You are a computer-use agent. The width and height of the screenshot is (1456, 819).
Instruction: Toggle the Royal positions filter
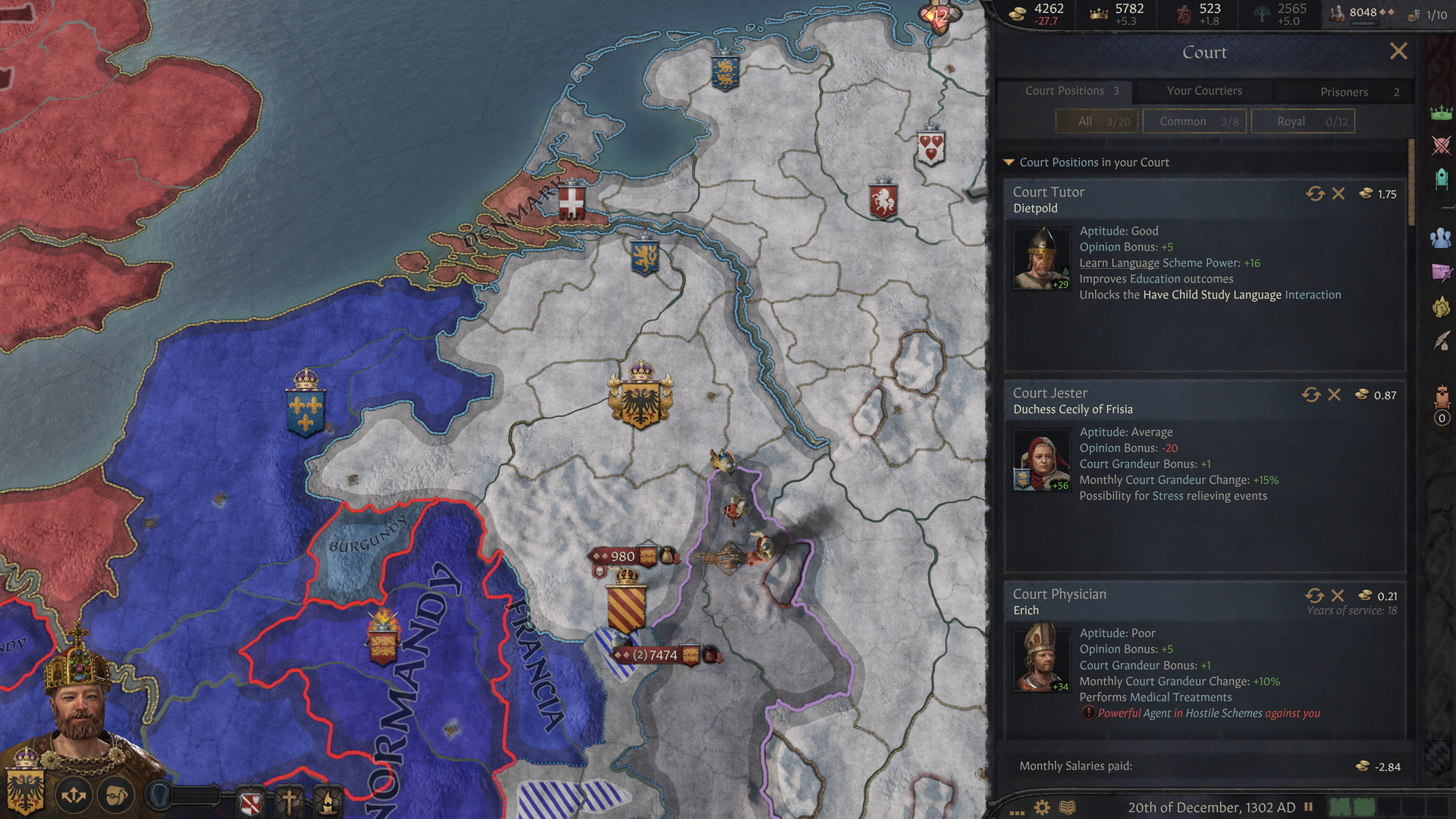pyautogui.click(x=1303, y=121)
